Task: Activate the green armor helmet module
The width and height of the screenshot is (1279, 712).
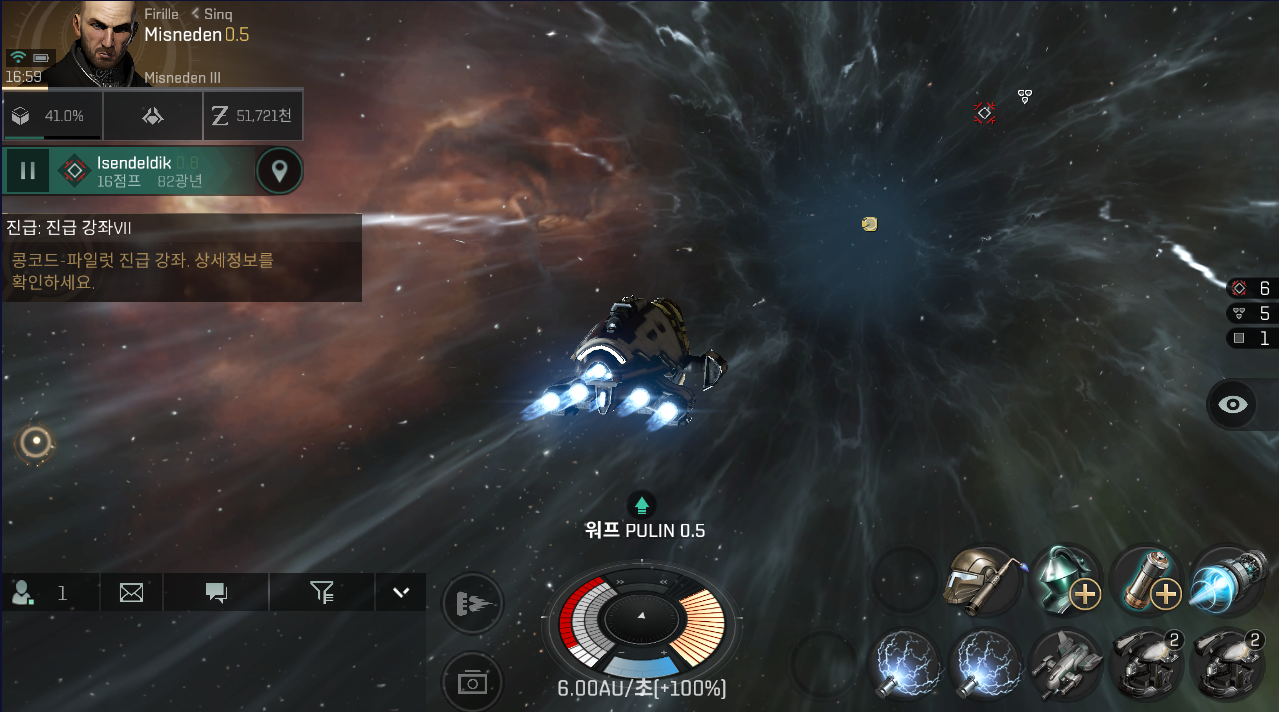Action: click(x=1065, y=581)
